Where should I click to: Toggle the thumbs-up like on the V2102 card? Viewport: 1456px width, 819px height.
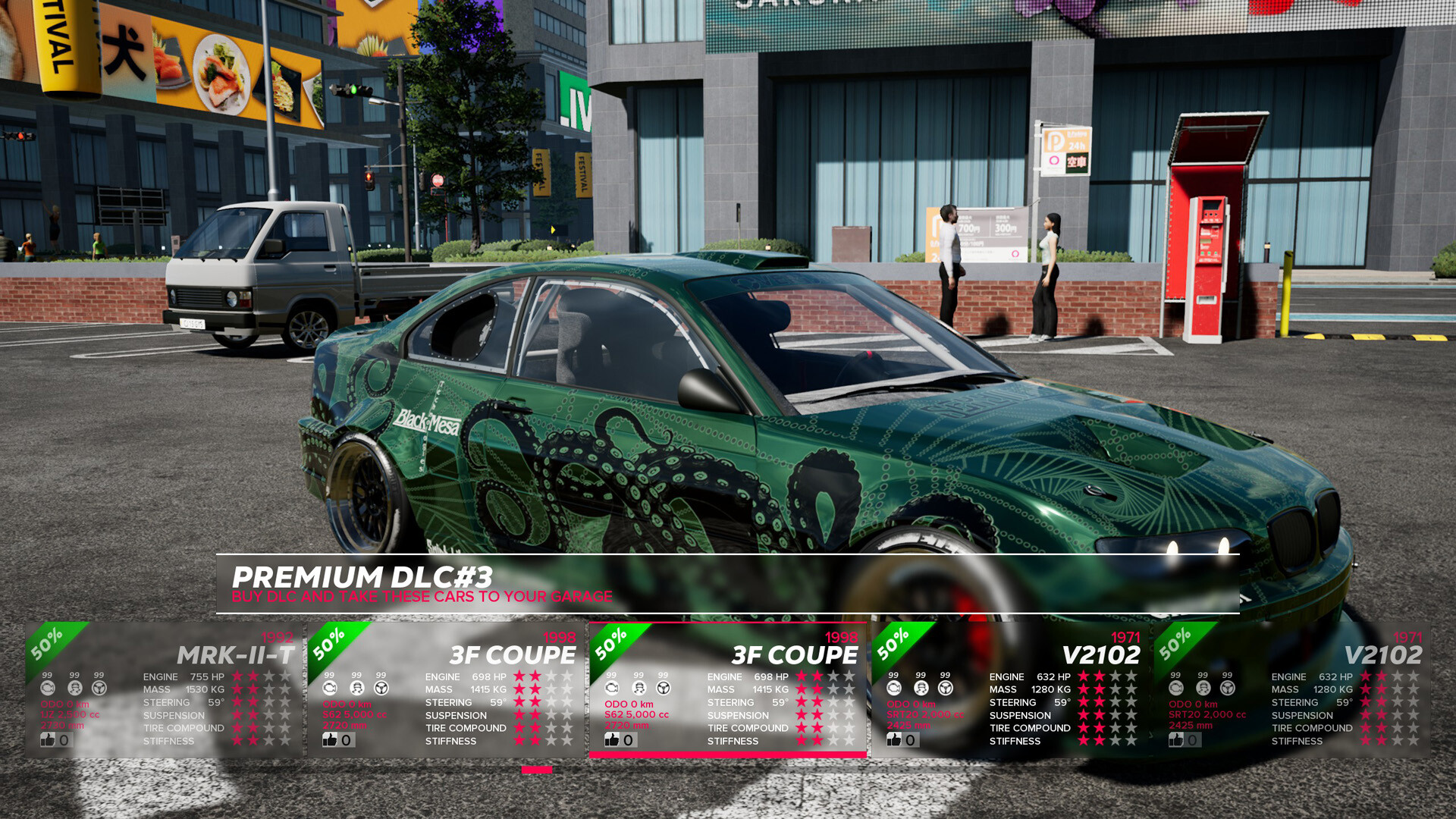[x=893, y=739]
